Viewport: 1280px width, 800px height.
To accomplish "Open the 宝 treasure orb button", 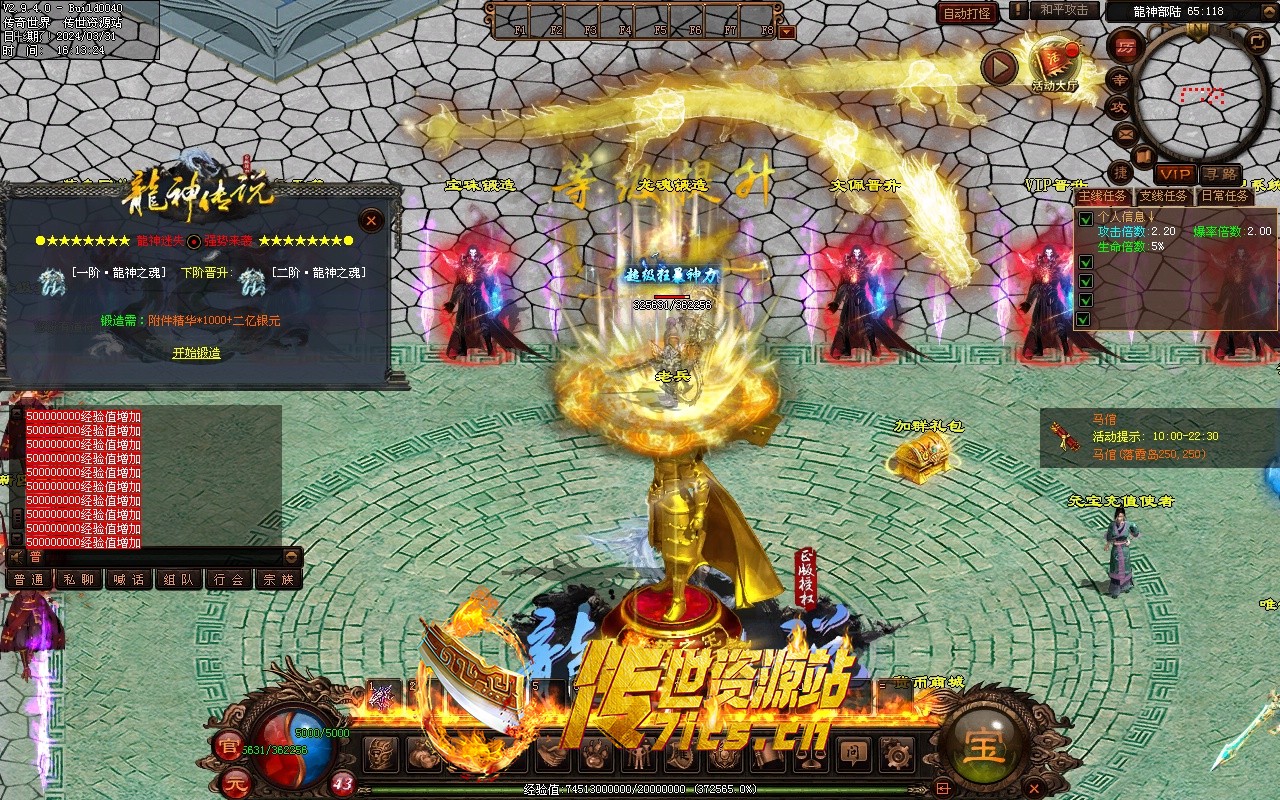I will pyautogui.click(x=985, y=746).
